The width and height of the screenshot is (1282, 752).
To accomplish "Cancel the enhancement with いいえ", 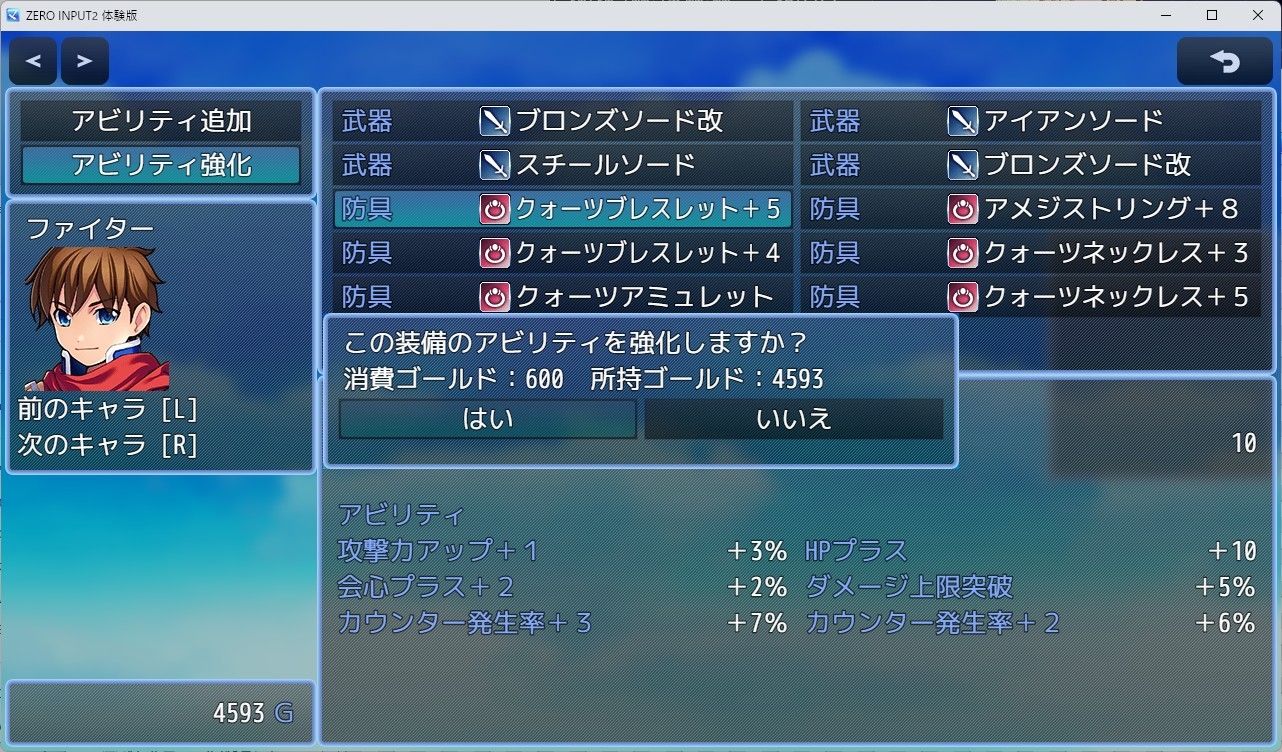I will point(793,419).
